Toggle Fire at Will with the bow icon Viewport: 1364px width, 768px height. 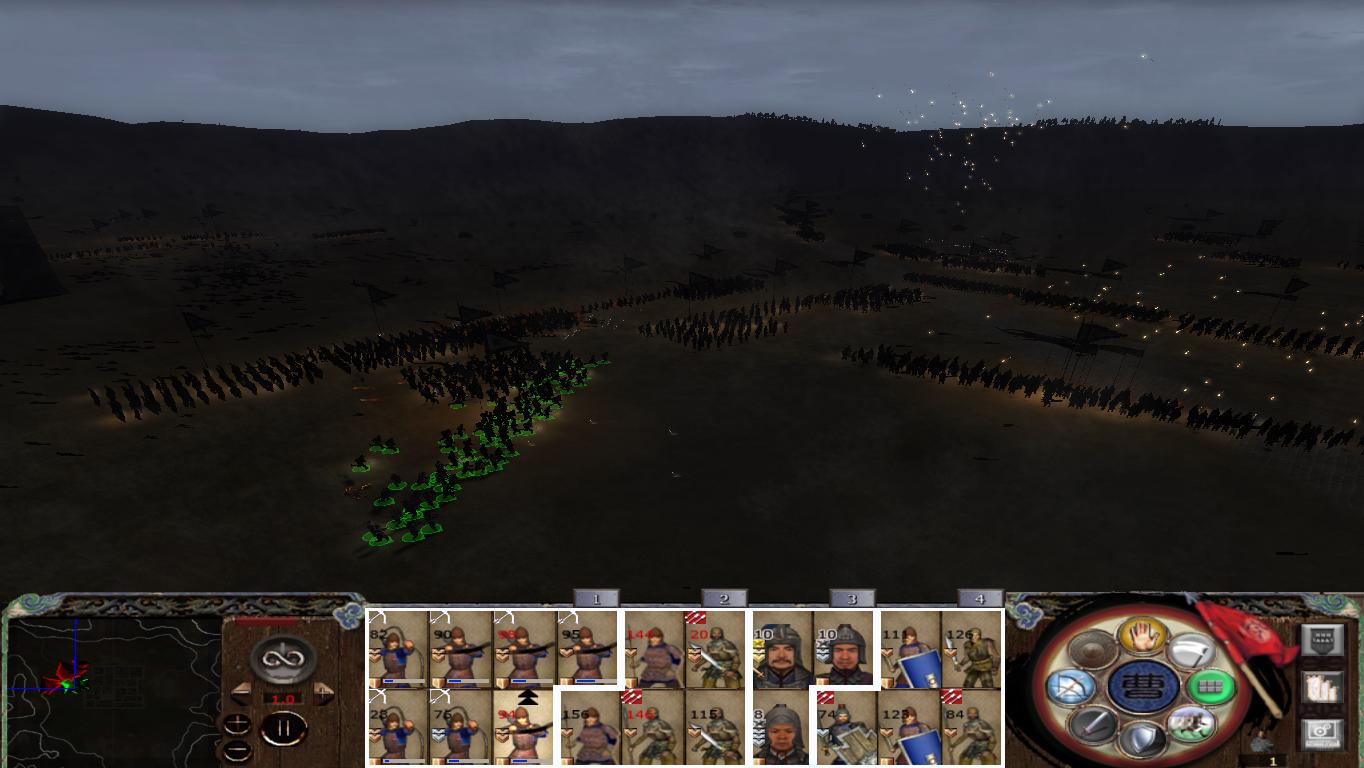(x=1071, y=686)
